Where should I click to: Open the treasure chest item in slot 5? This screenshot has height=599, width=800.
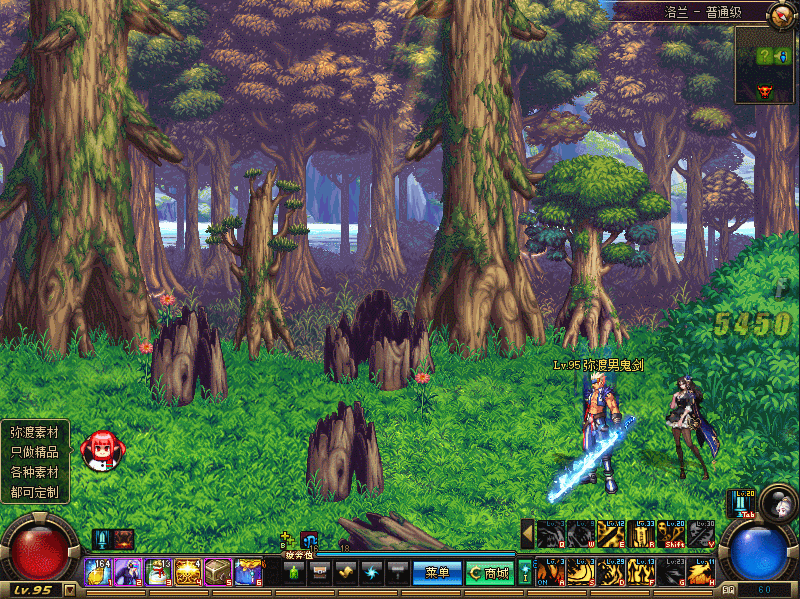[218, 571]
